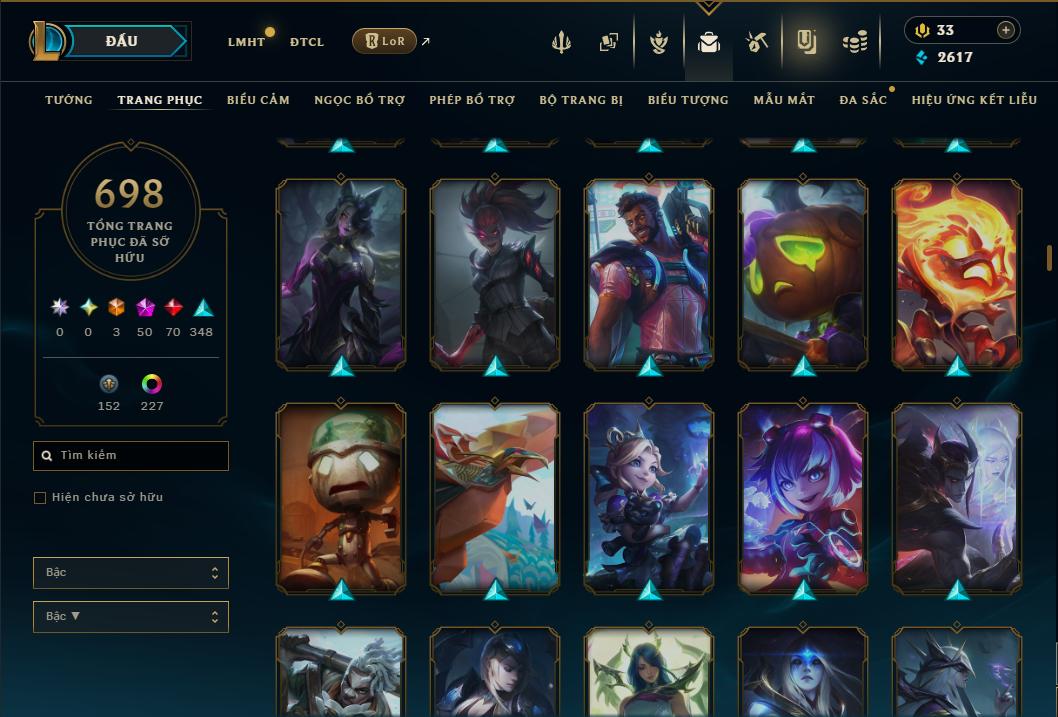Image resolution: width=1058 pixels, height=717 pixels.
Task: Open the MẪU MẮT tab
Action: tap(784, 100)
